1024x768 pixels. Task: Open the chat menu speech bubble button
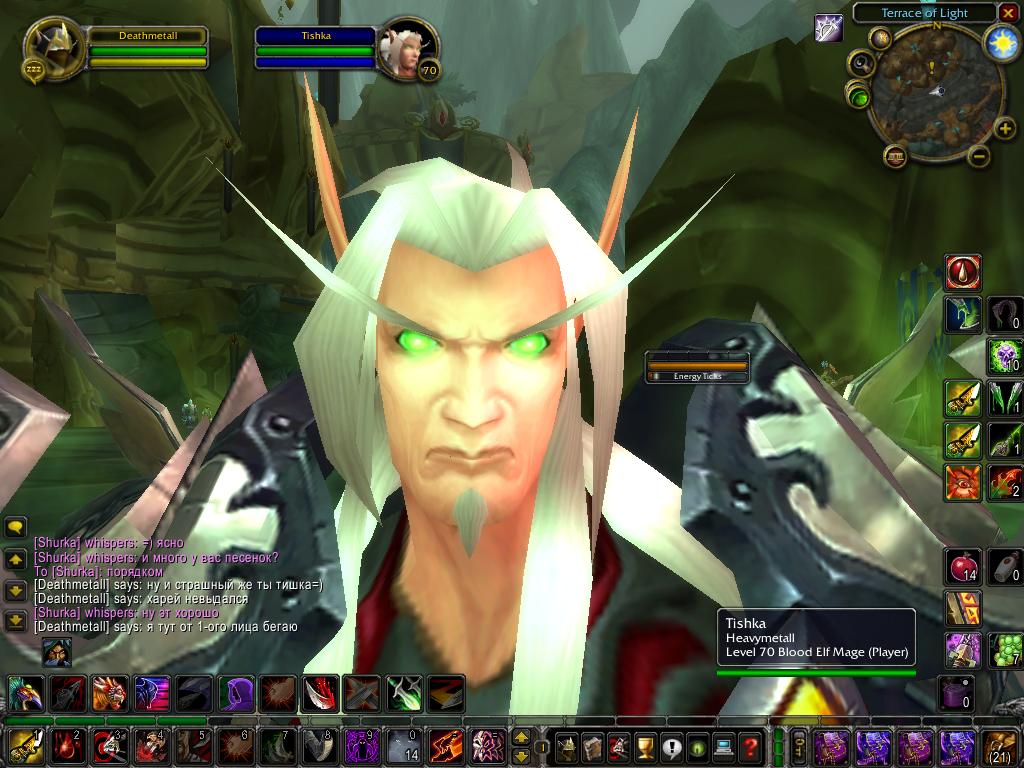coord(15,527)
